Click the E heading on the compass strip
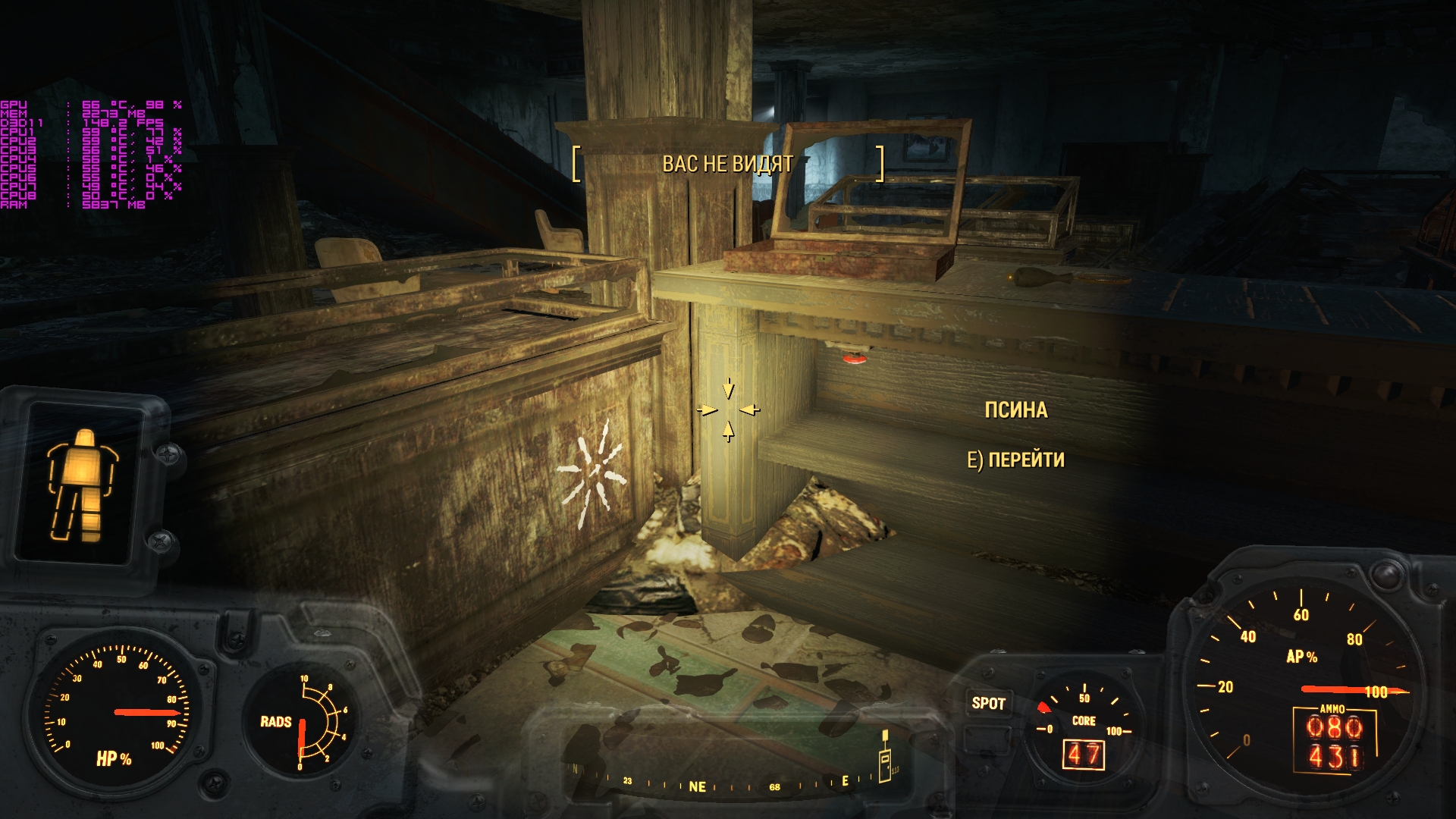 coord(844,781)
